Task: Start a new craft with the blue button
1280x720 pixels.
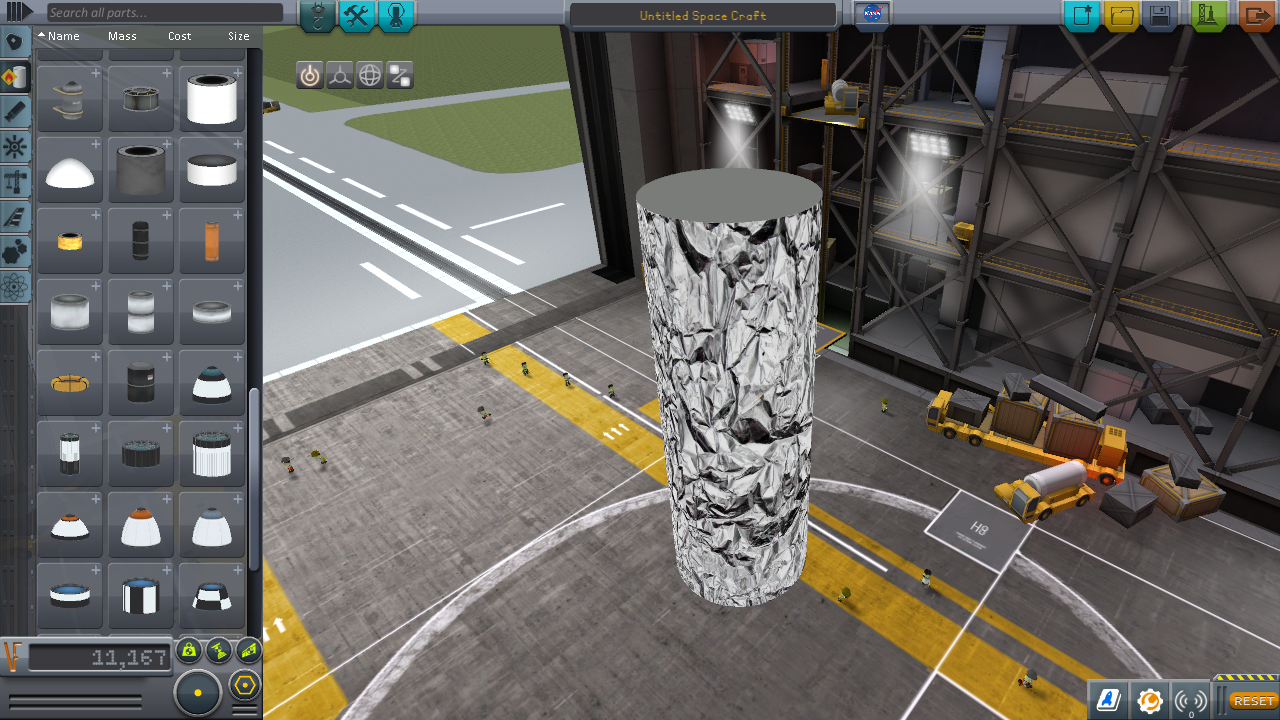Action: (x=1082, y=16)
